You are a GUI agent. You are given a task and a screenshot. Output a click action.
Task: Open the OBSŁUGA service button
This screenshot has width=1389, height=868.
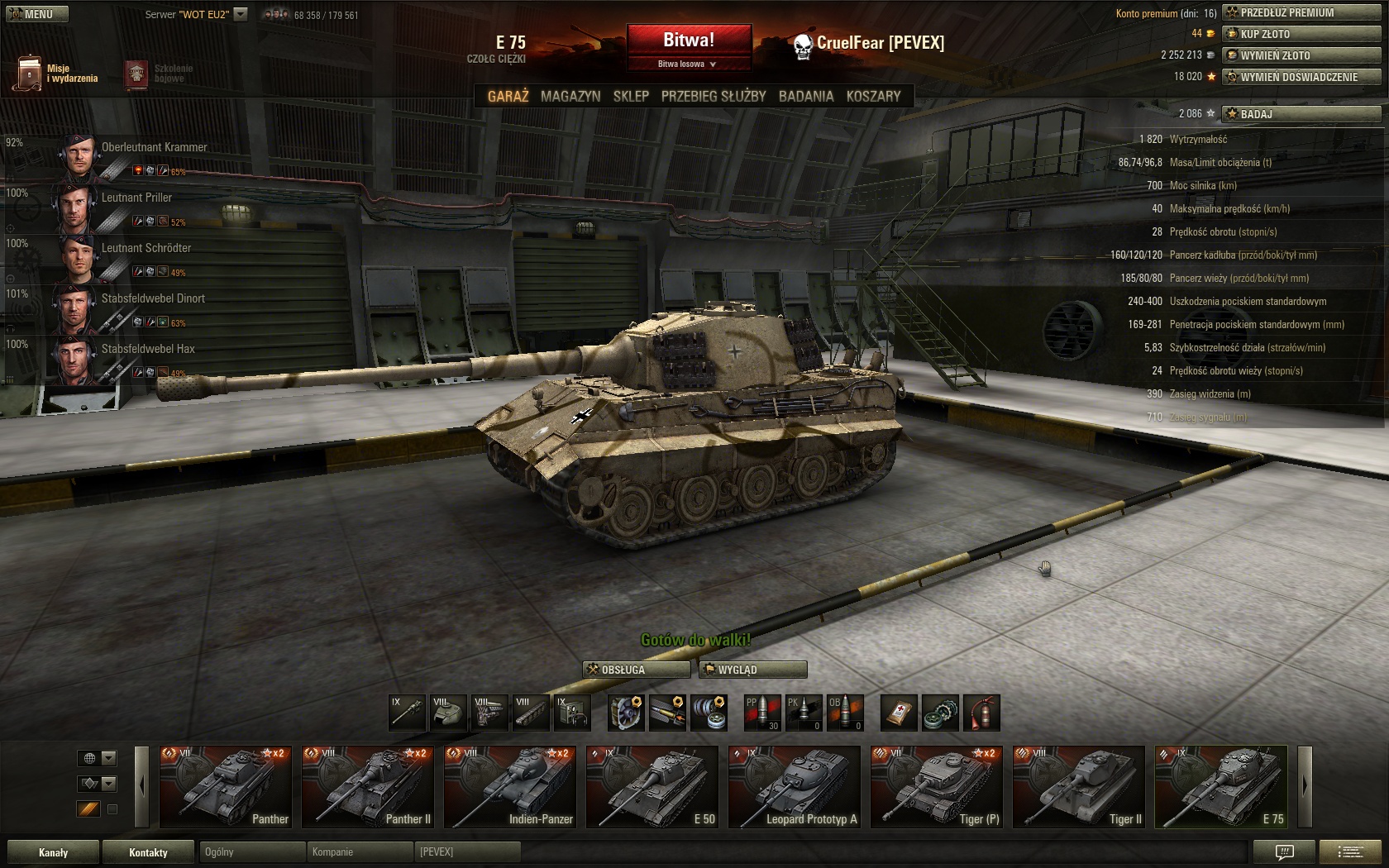click(636, 670)
